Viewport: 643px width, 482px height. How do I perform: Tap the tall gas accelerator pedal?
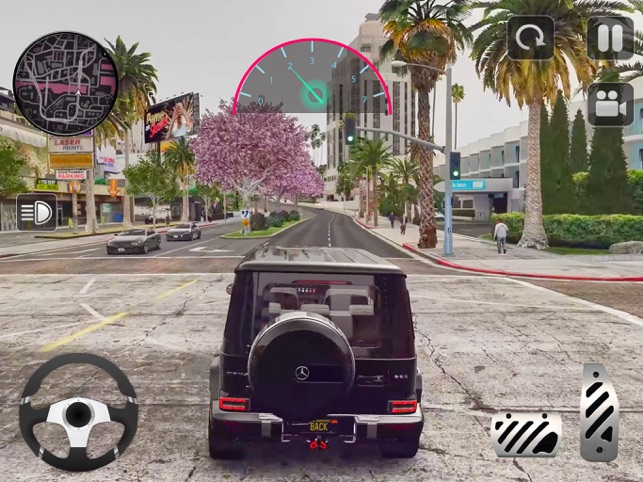click(x=599, y=411)
